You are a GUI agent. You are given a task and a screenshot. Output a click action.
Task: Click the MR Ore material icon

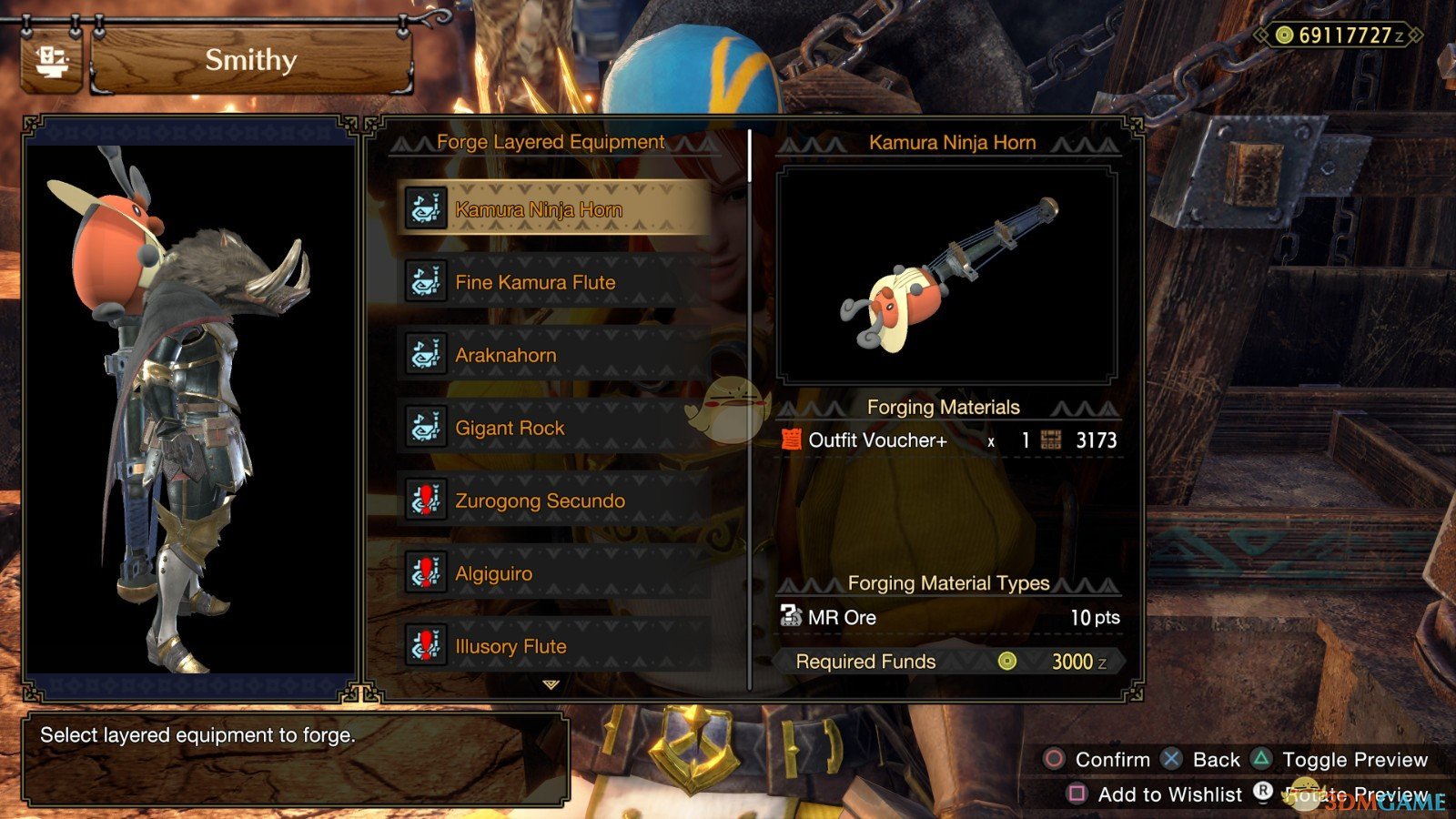[x=790, y=617]
